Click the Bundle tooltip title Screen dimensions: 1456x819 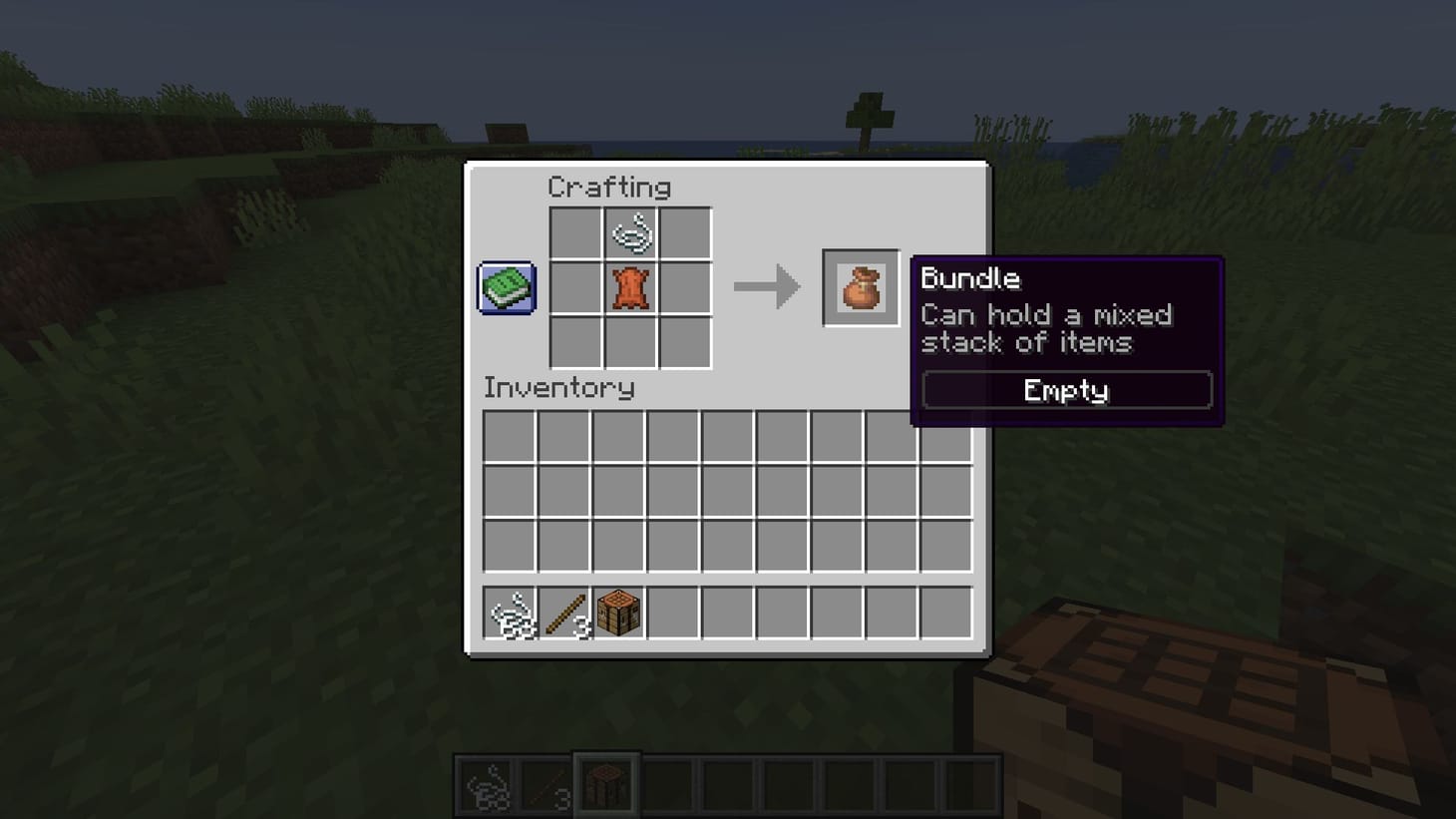[970, 279]
